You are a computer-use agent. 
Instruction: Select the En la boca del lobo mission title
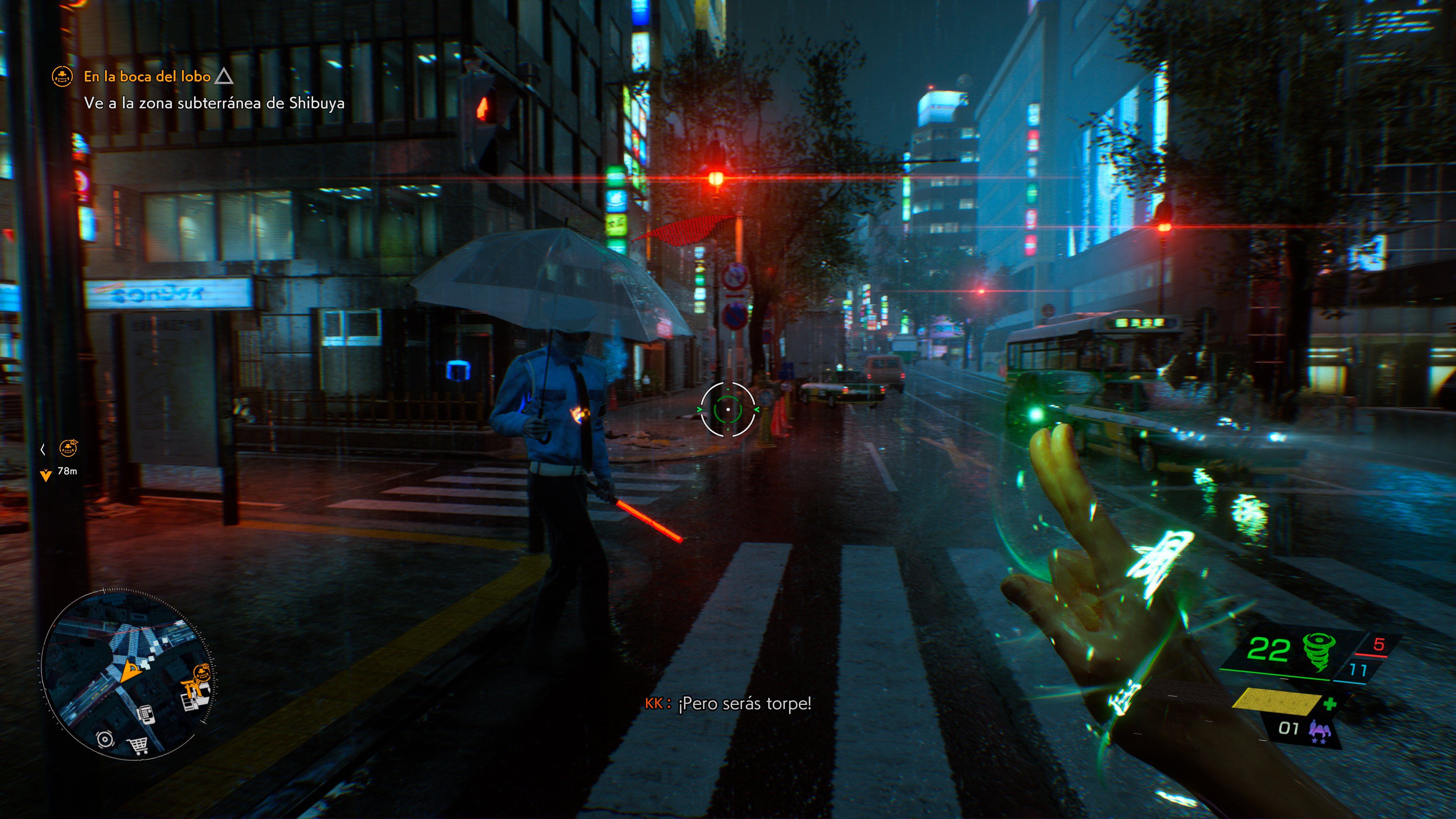[146, 76]
